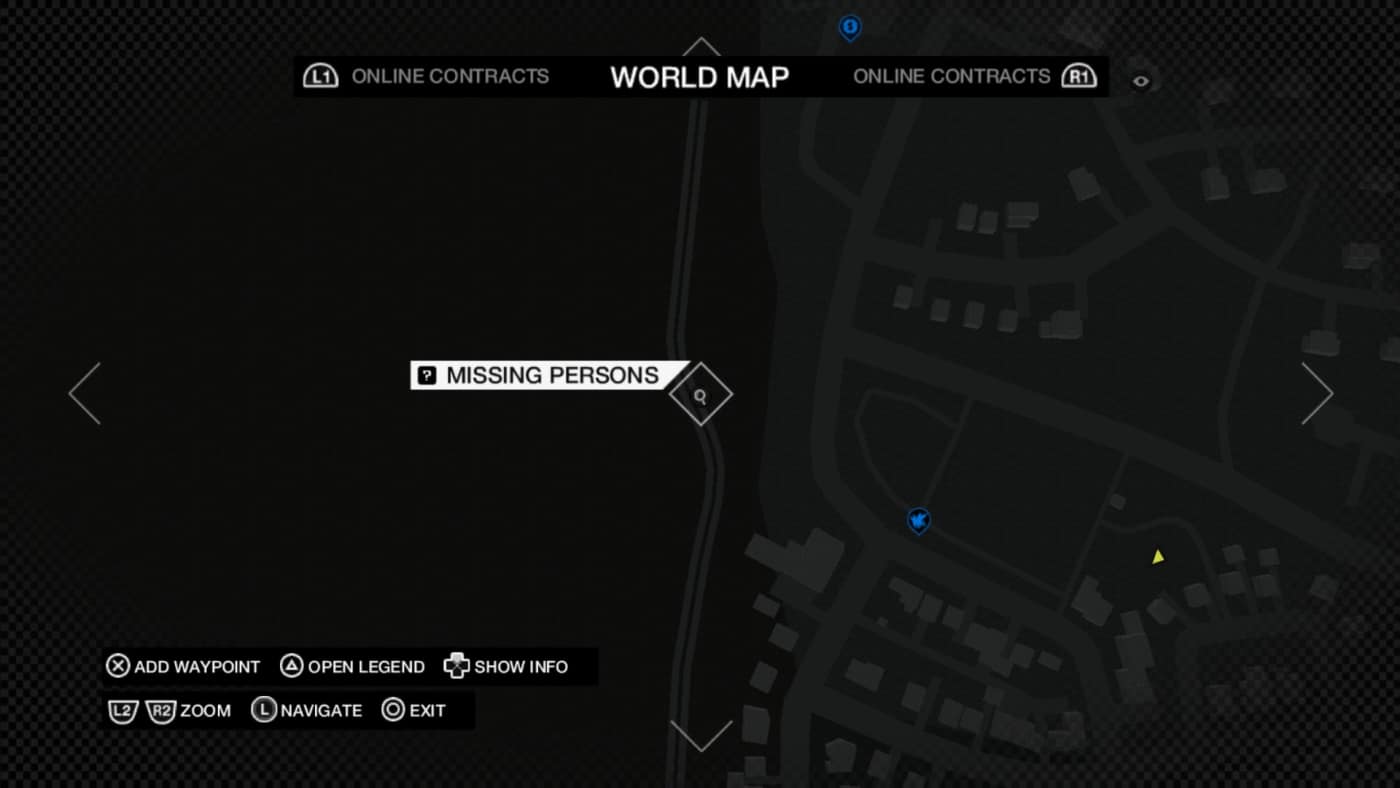
Task: Select the blue gang marker on the road
Action: click(918, 520)
